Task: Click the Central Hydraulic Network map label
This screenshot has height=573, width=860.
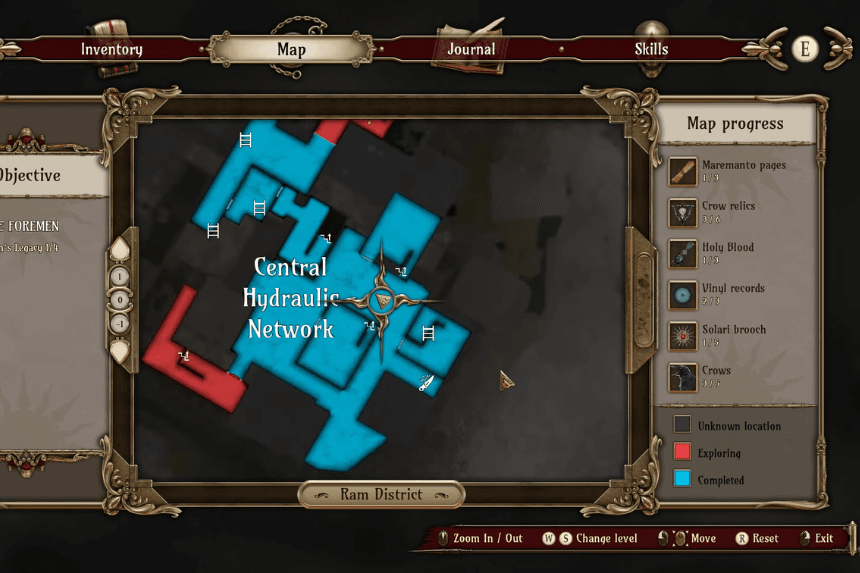Action: 290,297
